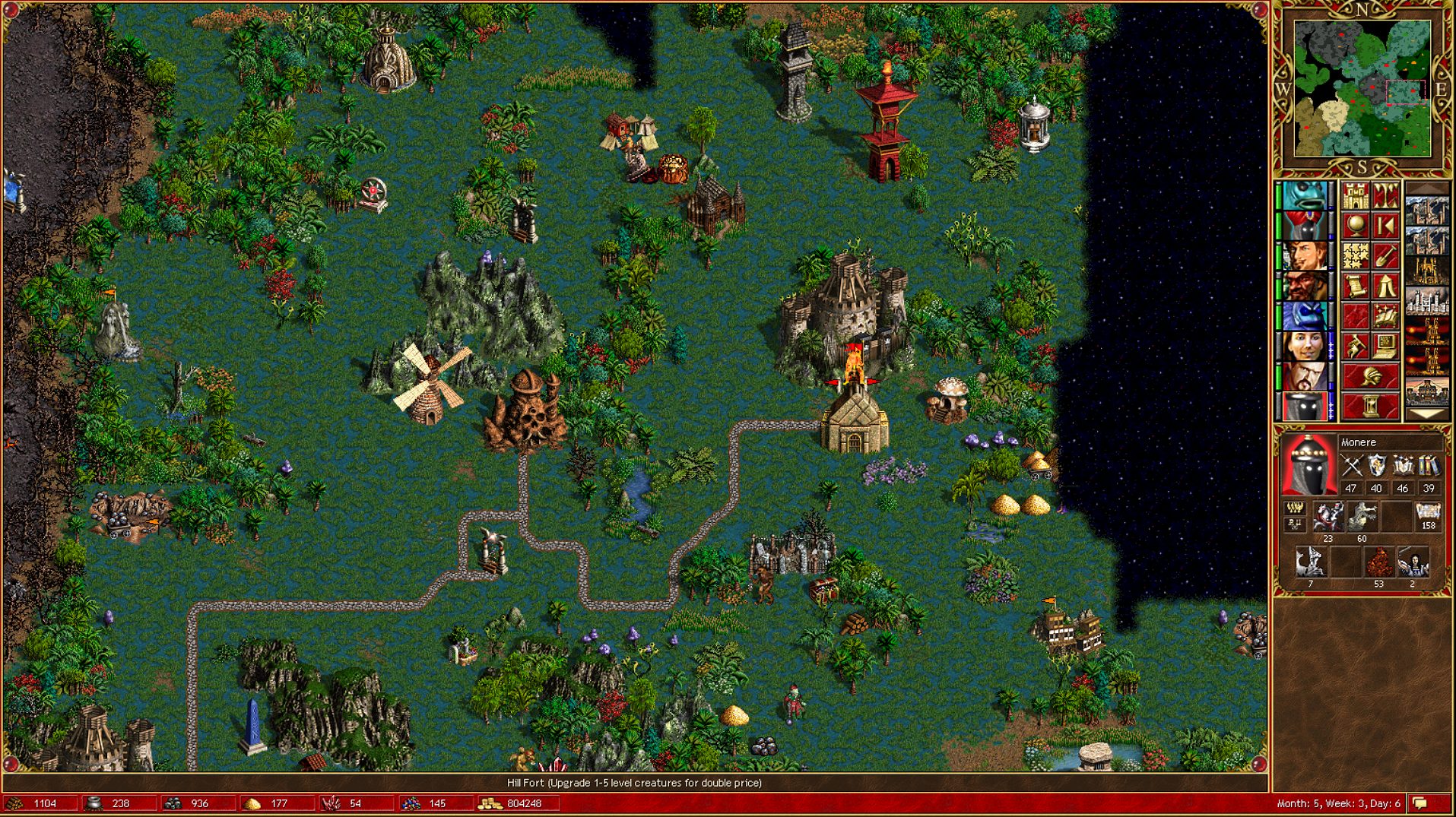The width and height of the screenshot is (1456, 817).
Task: Open the spellbook button
Action: click(1385, 316)
